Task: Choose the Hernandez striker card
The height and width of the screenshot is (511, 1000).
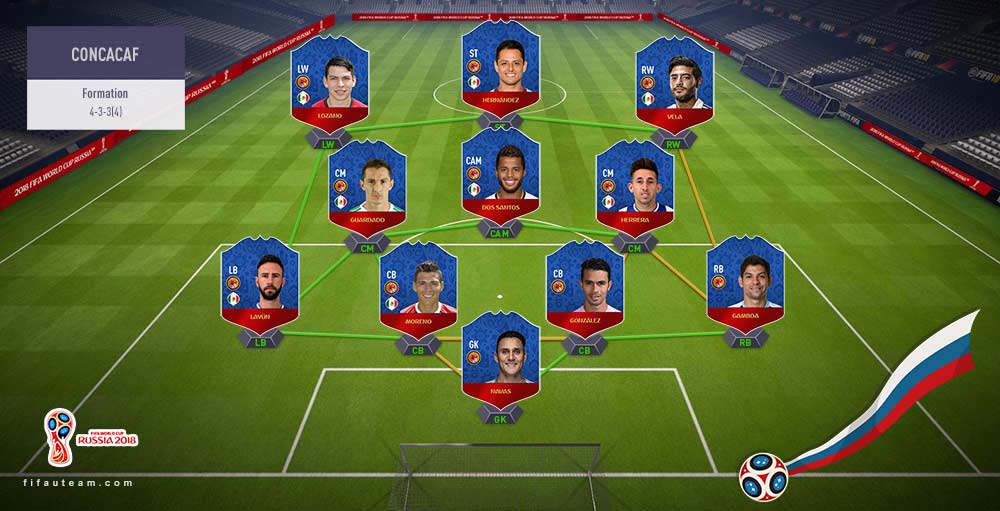Action: click(x=500, y=65)
